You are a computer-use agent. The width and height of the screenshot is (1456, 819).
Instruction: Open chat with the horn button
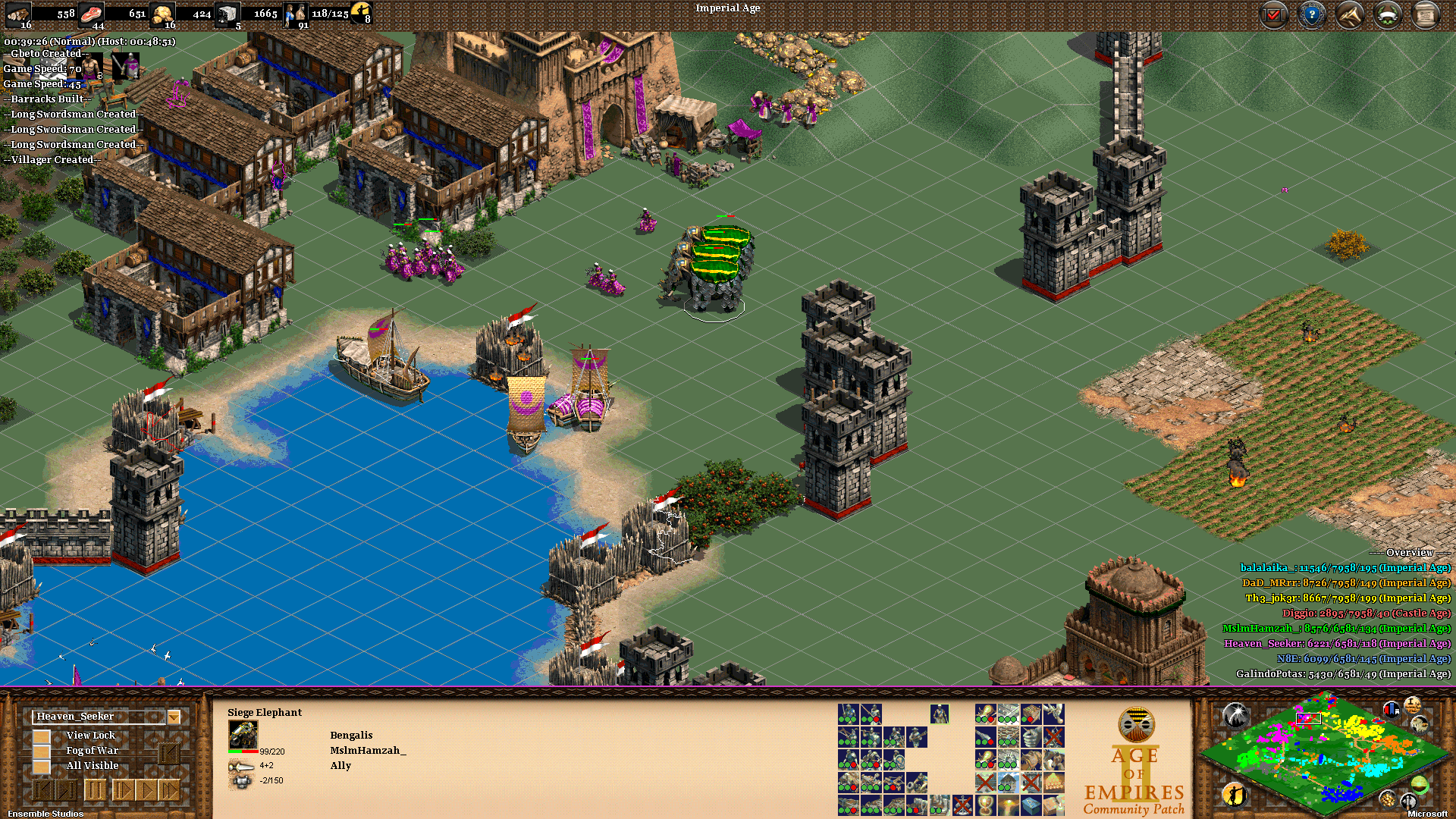pos(1350,15)
